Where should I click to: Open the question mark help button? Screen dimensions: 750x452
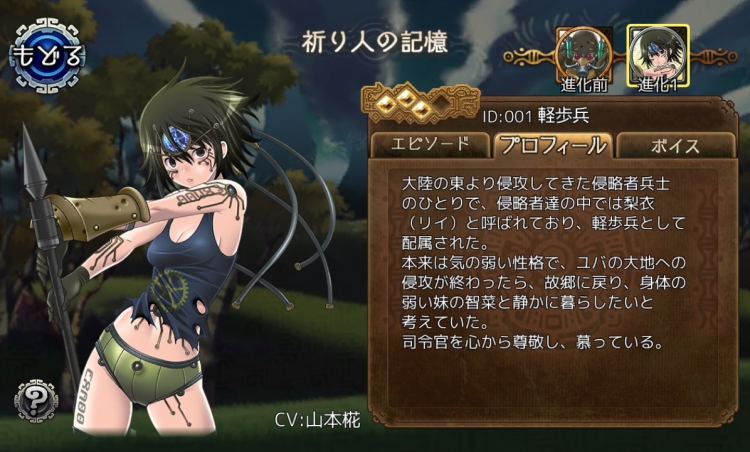(x=35, y=400)
